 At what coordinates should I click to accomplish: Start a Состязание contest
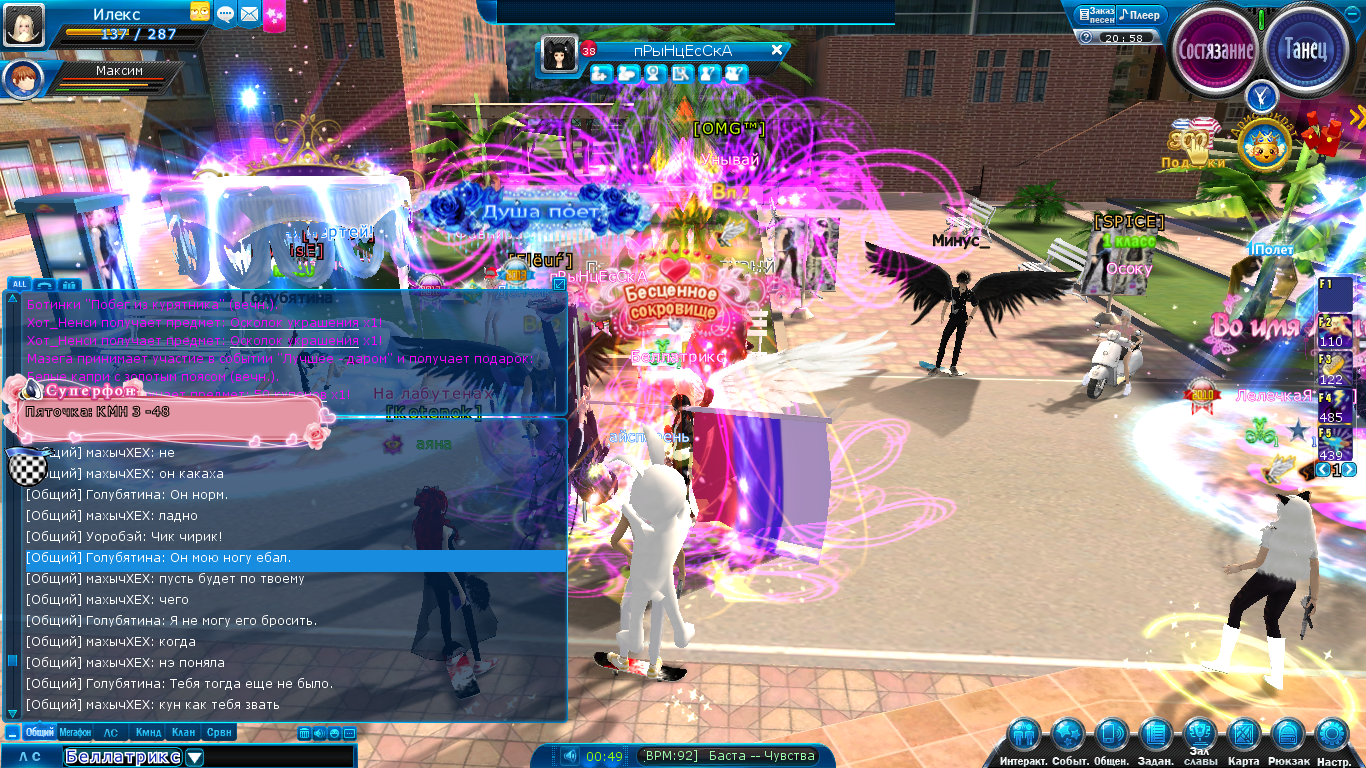[x=1216, y=50]
